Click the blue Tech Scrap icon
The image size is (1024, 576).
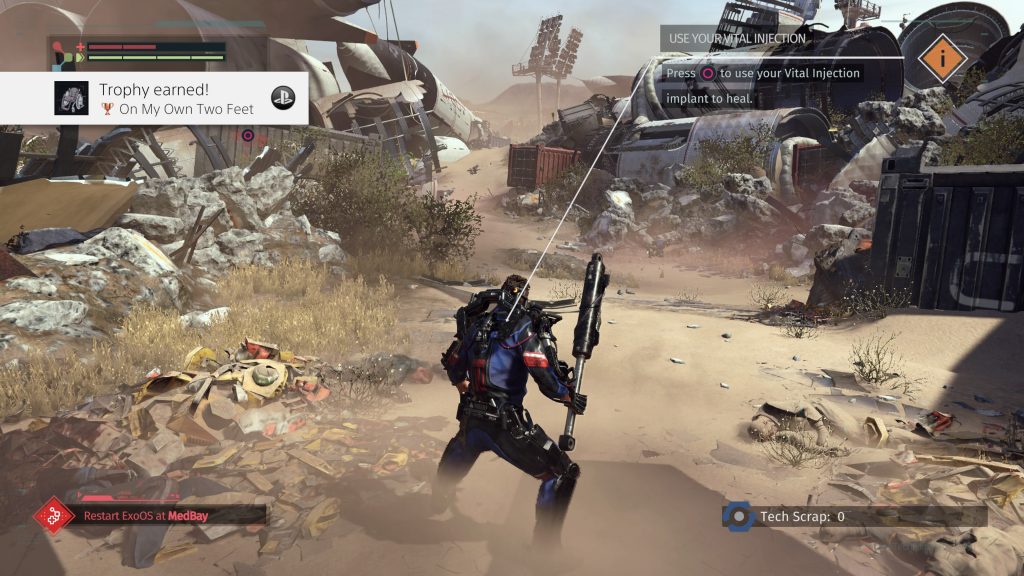pyautogui.click(x=738, y=516)
